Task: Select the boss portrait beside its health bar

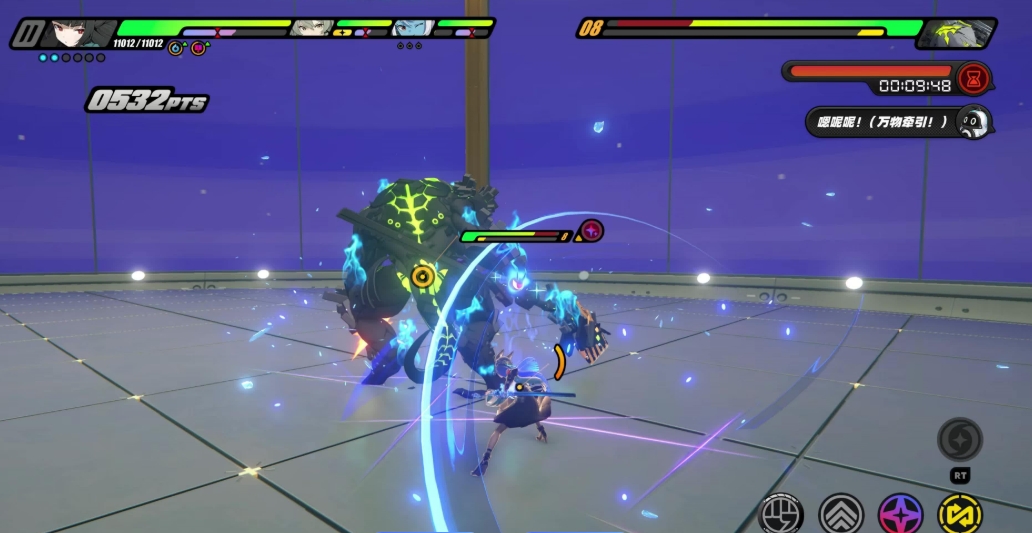Action: pos(956,33)
